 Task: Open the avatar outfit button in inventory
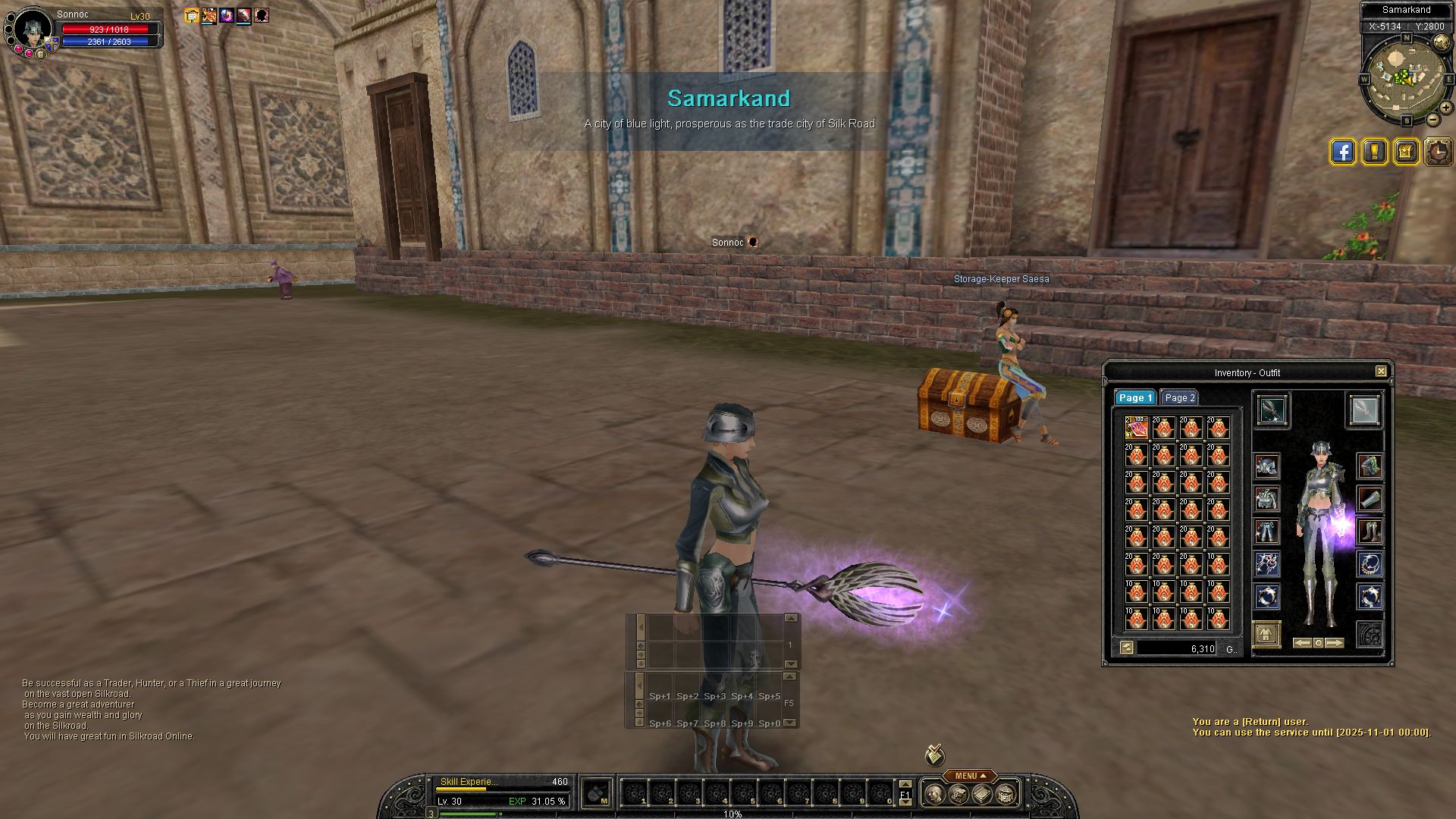(x=1266, y=634)
